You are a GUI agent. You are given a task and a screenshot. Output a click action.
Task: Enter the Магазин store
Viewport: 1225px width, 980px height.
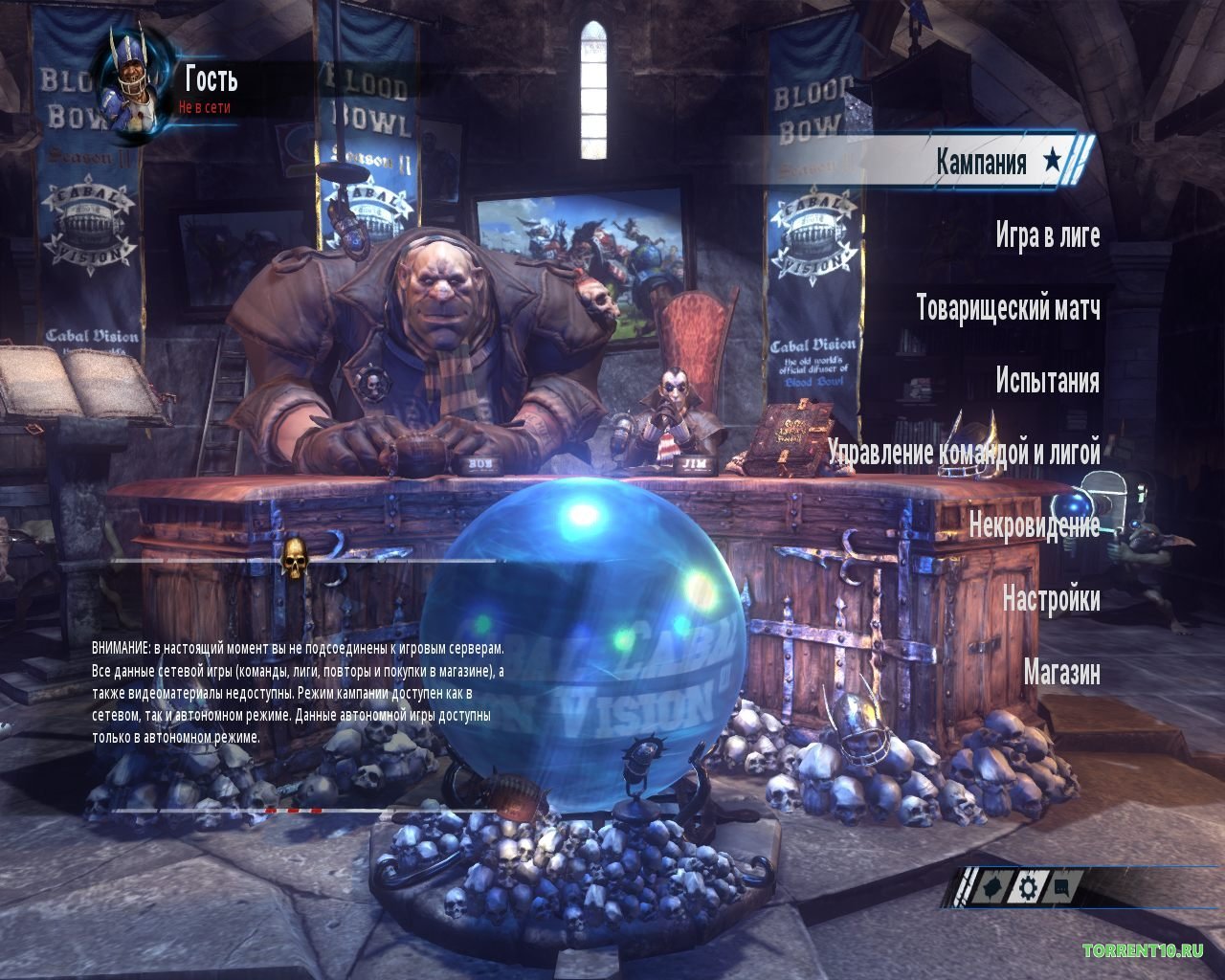pos(1059,673)
